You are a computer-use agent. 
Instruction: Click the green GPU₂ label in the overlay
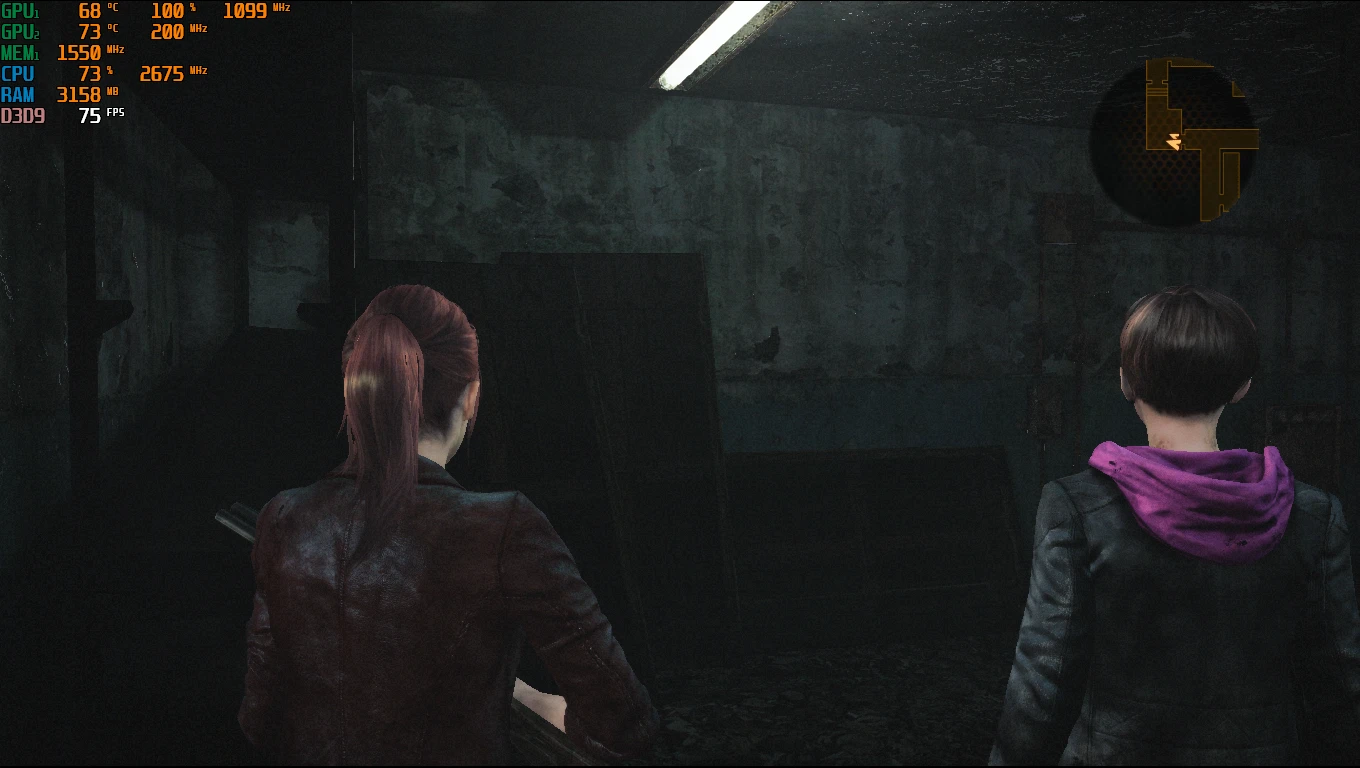click(x=22, y=31)
